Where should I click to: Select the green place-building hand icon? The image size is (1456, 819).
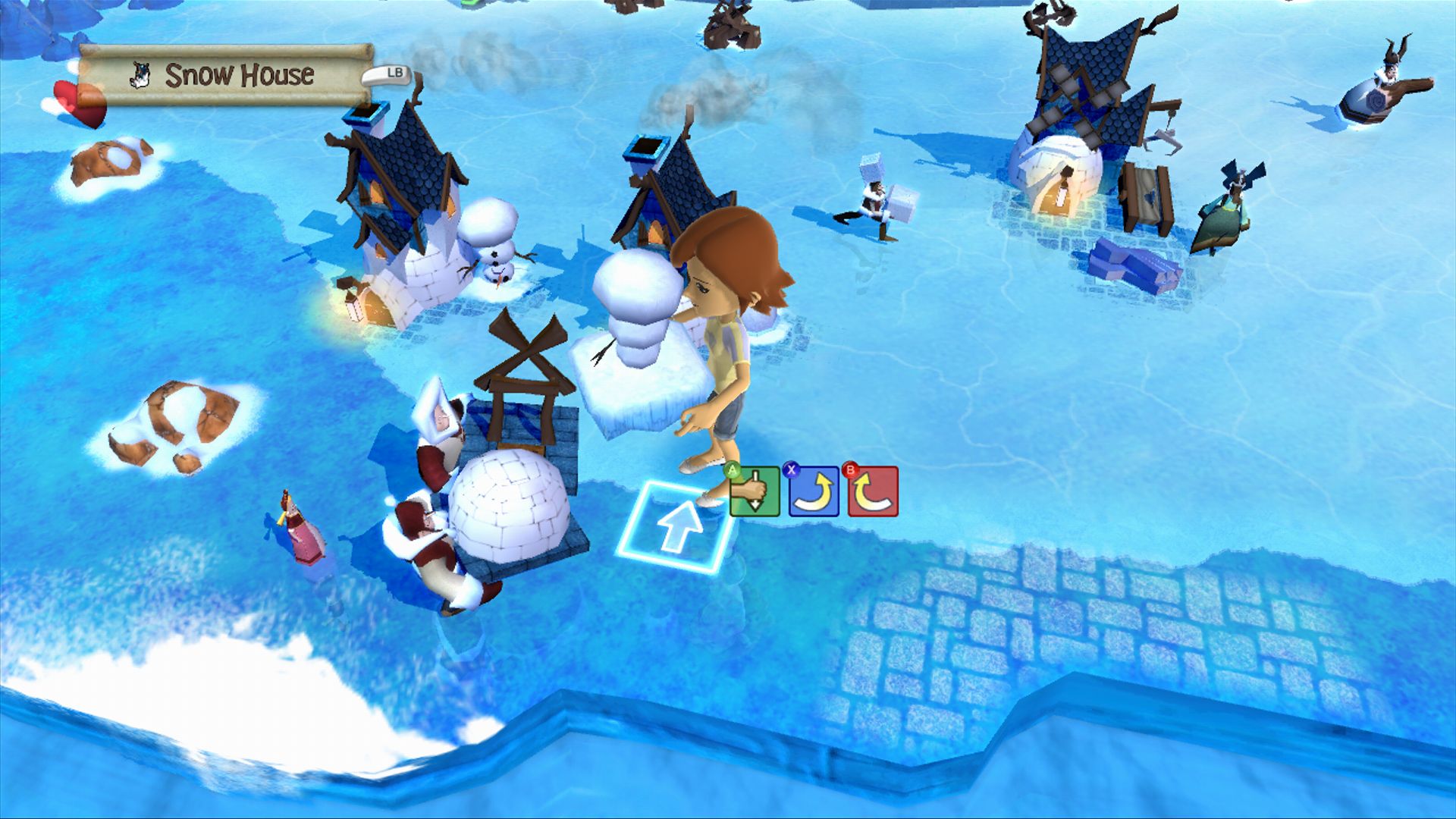[755, 491]
